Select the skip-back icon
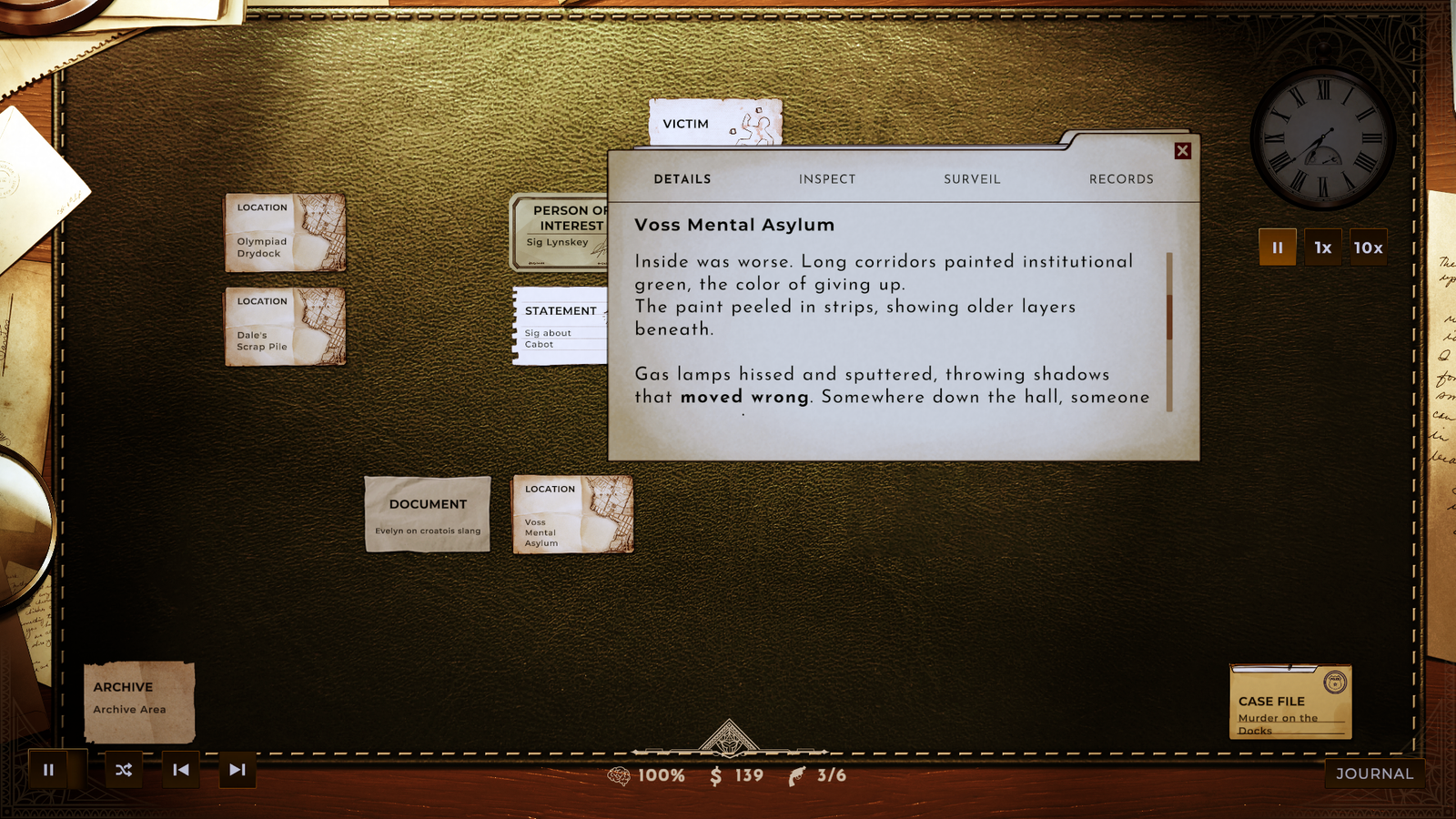1456x819 pixels. pyautogui.click(x=179, y=770)
